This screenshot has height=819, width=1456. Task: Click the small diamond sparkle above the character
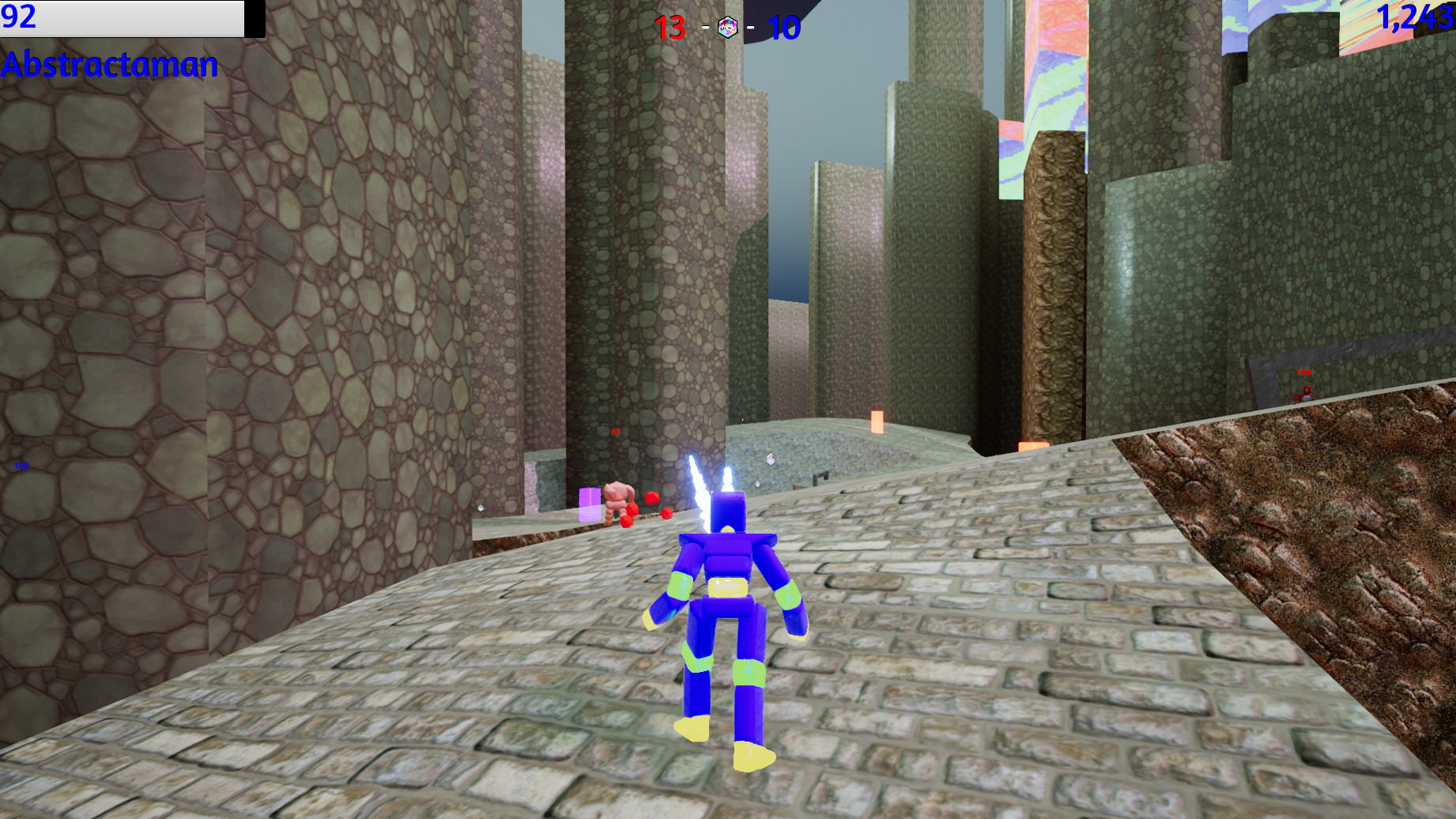[771, 459]
